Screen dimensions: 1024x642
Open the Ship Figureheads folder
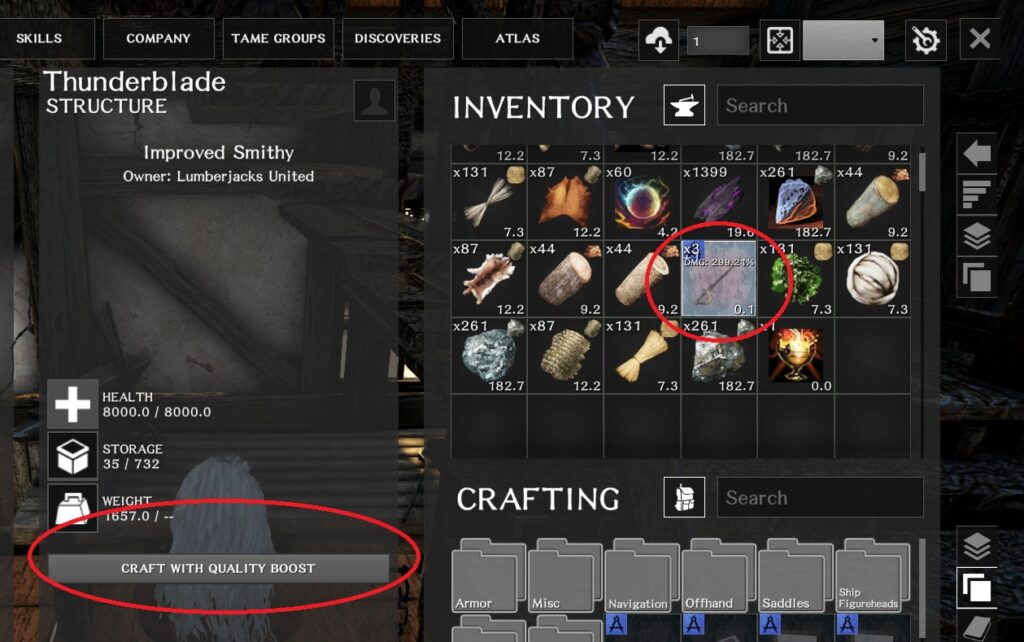pyautogui.click(x=872, y=577)
